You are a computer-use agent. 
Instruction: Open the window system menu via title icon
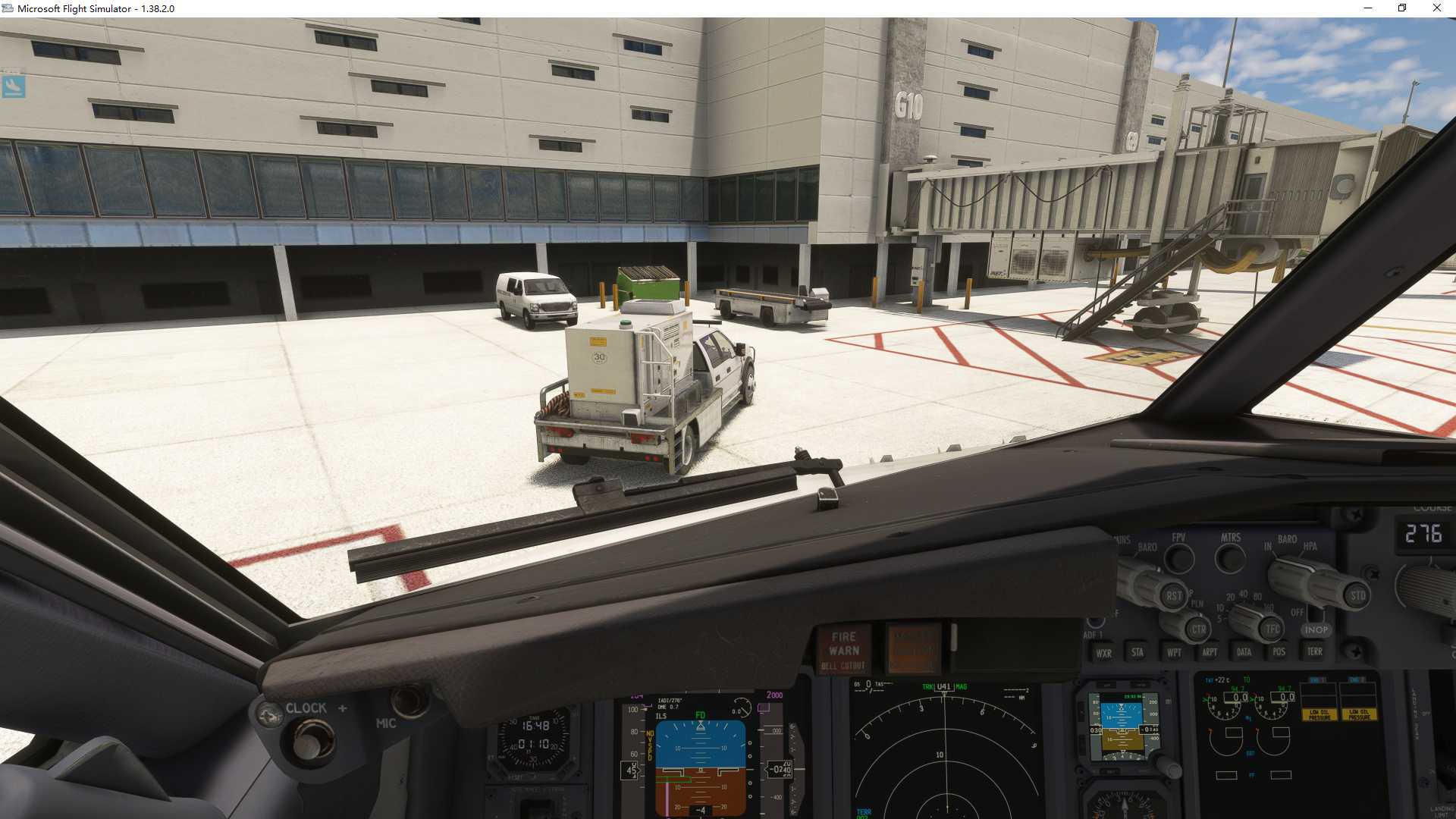pyautogui.click(x=8, y=8)
